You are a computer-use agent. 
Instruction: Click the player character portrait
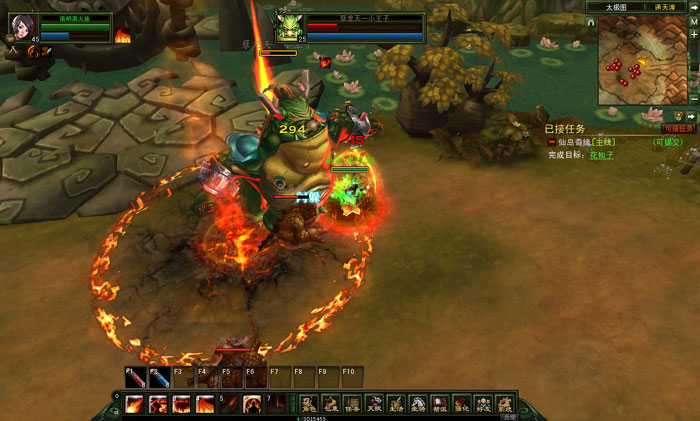pyautogui.click(x=22, y=24)
